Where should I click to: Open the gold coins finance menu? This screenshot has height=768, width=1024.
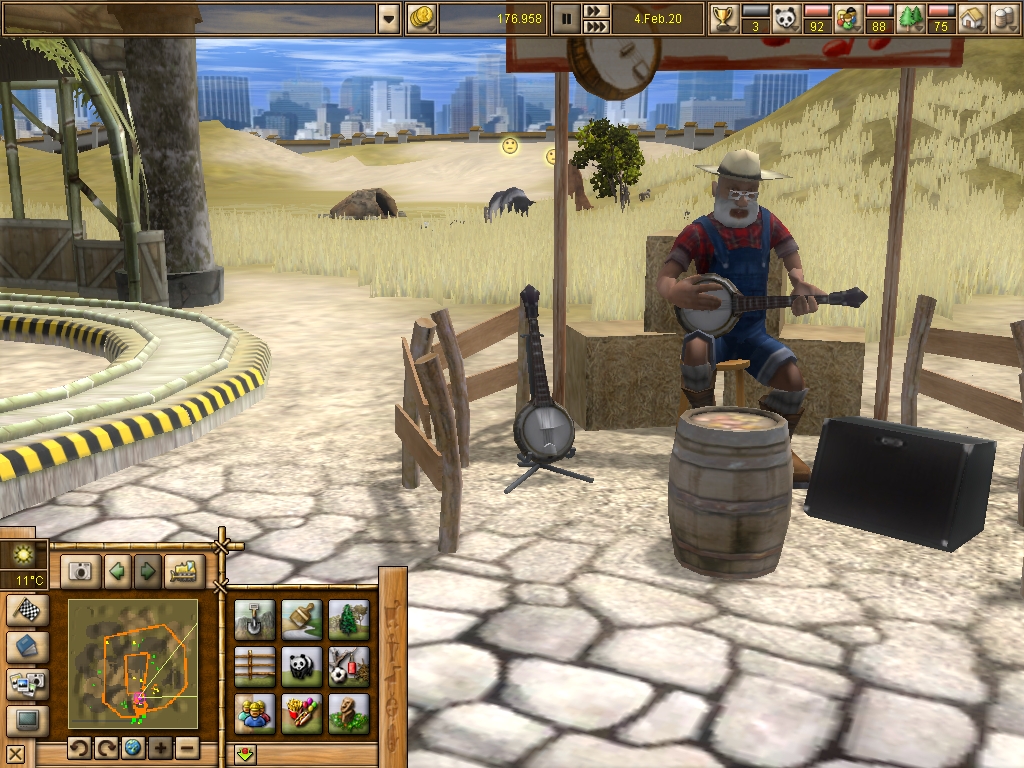coord(421,18)
